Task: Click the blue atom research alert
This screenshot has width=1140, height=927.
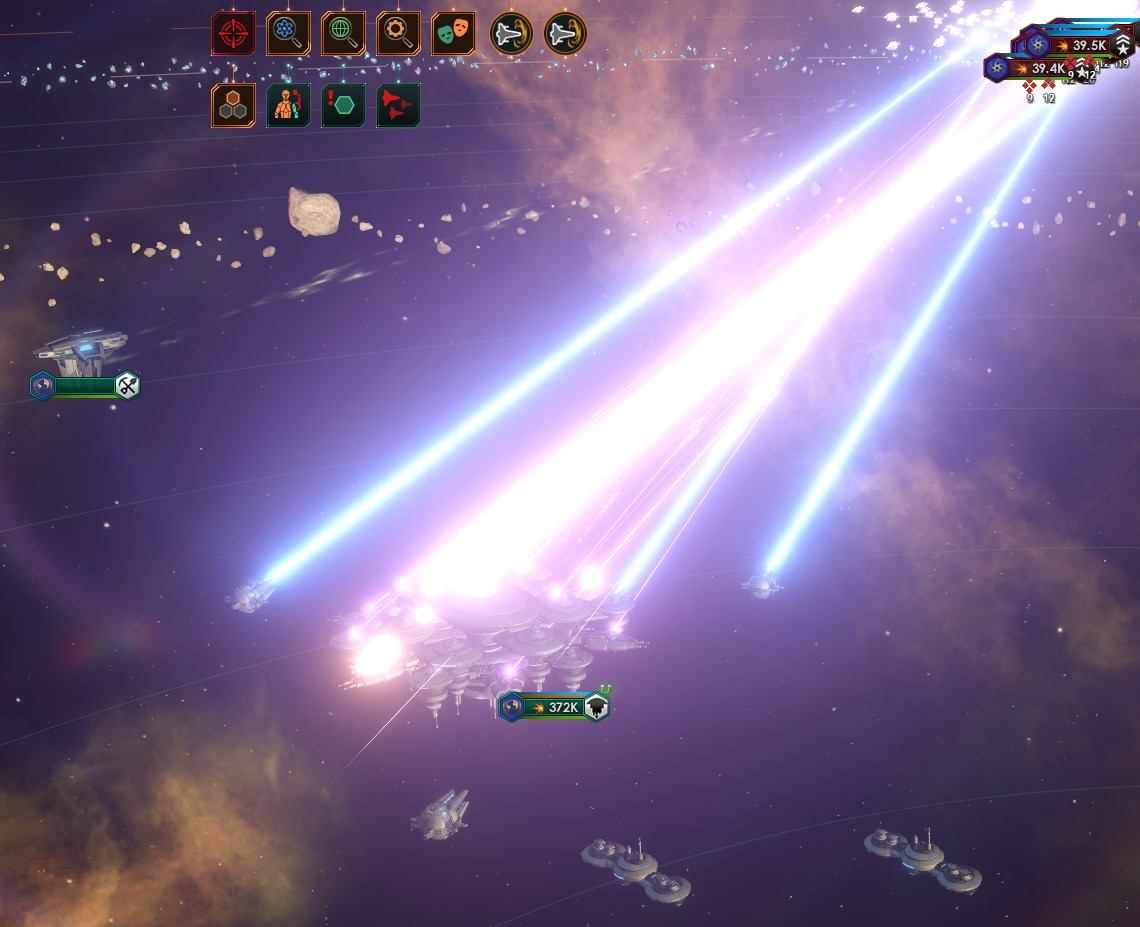Action: pos(288,34)
